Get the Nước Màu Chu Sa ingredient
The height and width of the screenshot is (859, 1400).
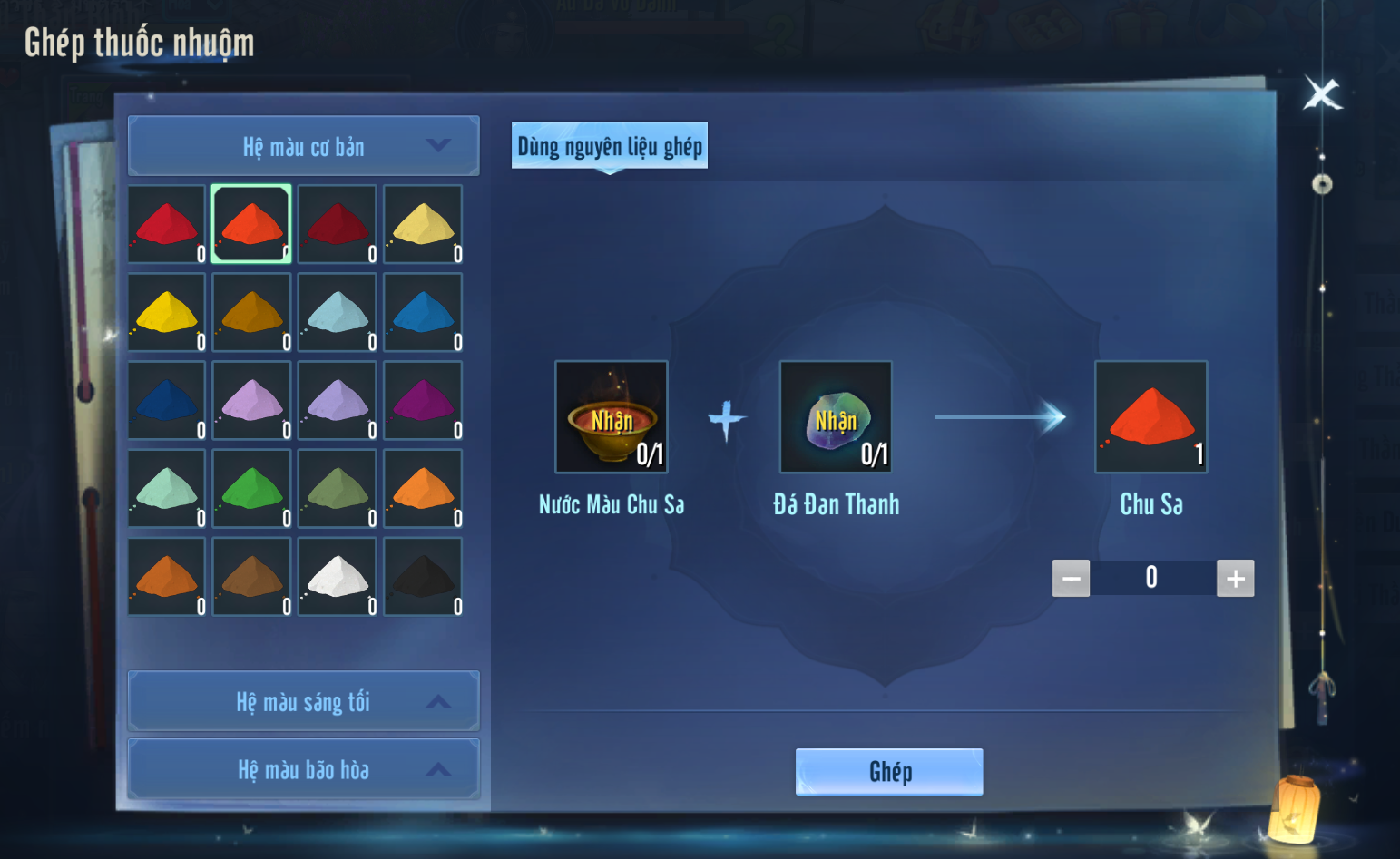[612, 417]
